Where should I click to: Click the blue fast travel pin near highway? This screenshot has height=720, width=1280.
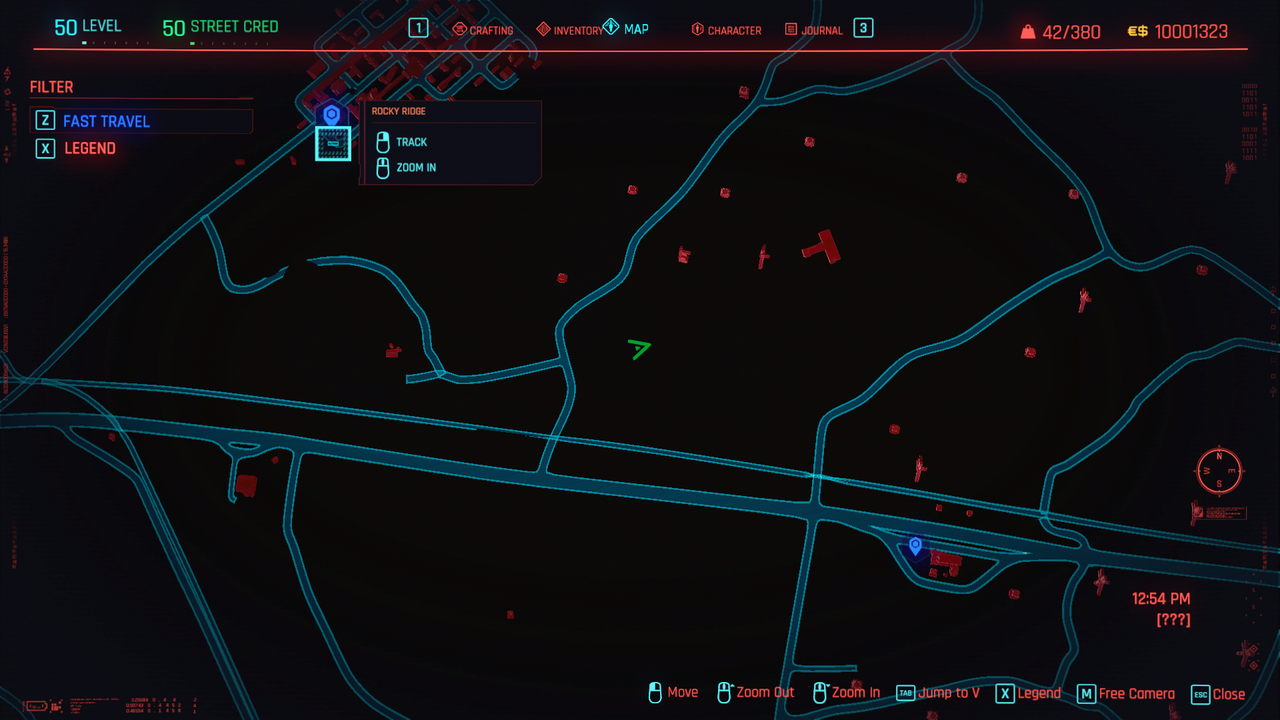(915, 545)
